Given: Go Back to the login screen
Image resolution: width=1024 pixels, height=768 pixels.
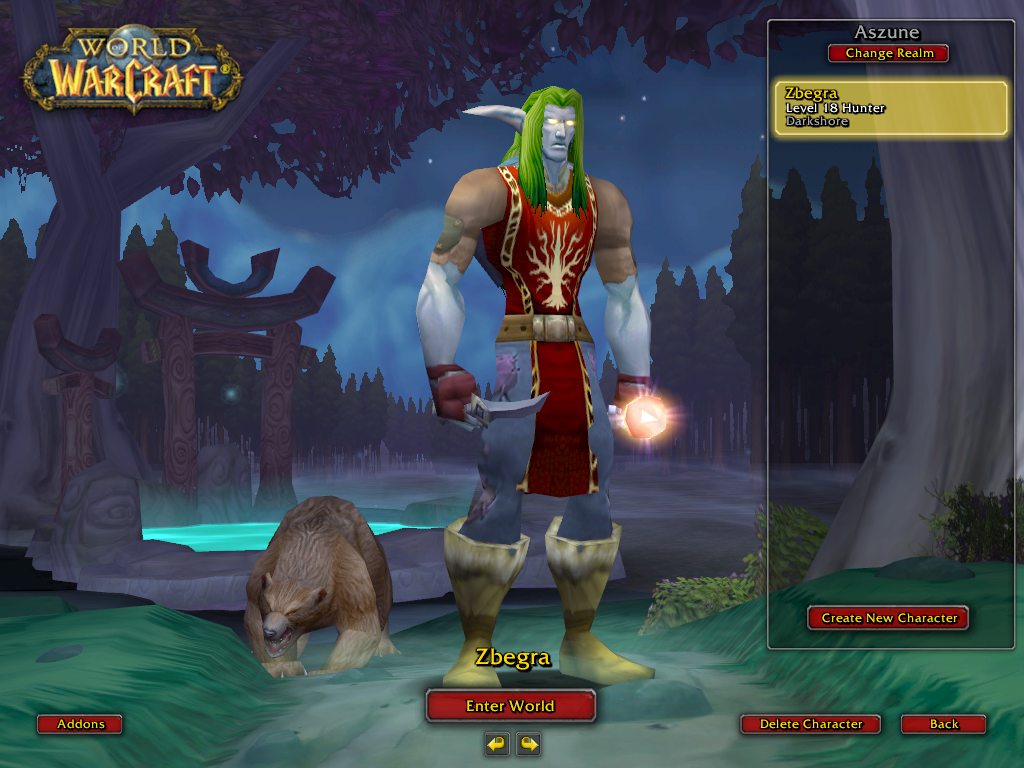Looking at the screenshot, I should (x=943, y=724).
